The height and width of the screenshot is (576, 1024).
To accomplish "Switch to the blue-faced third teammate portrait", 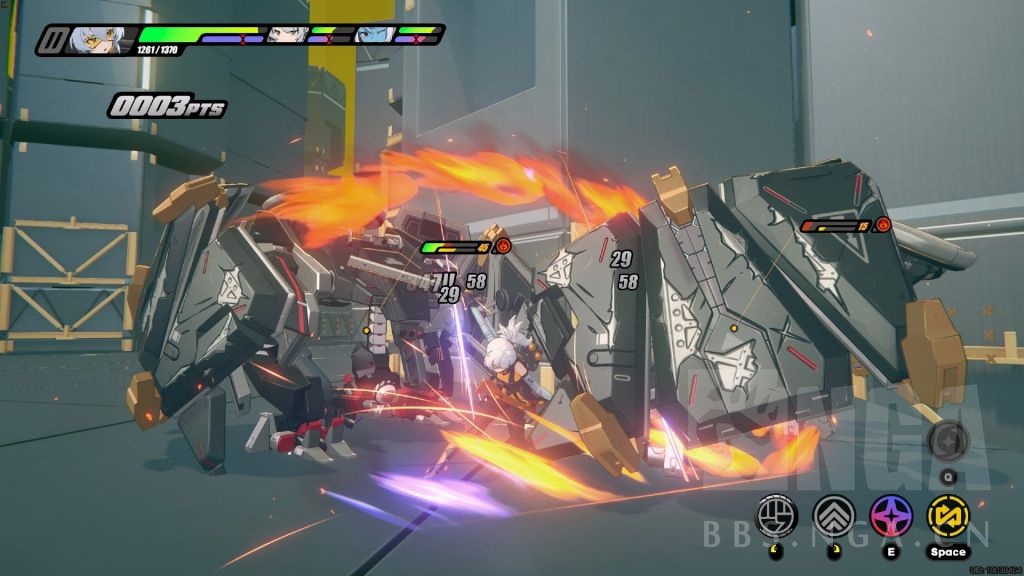I will [375, 35].
